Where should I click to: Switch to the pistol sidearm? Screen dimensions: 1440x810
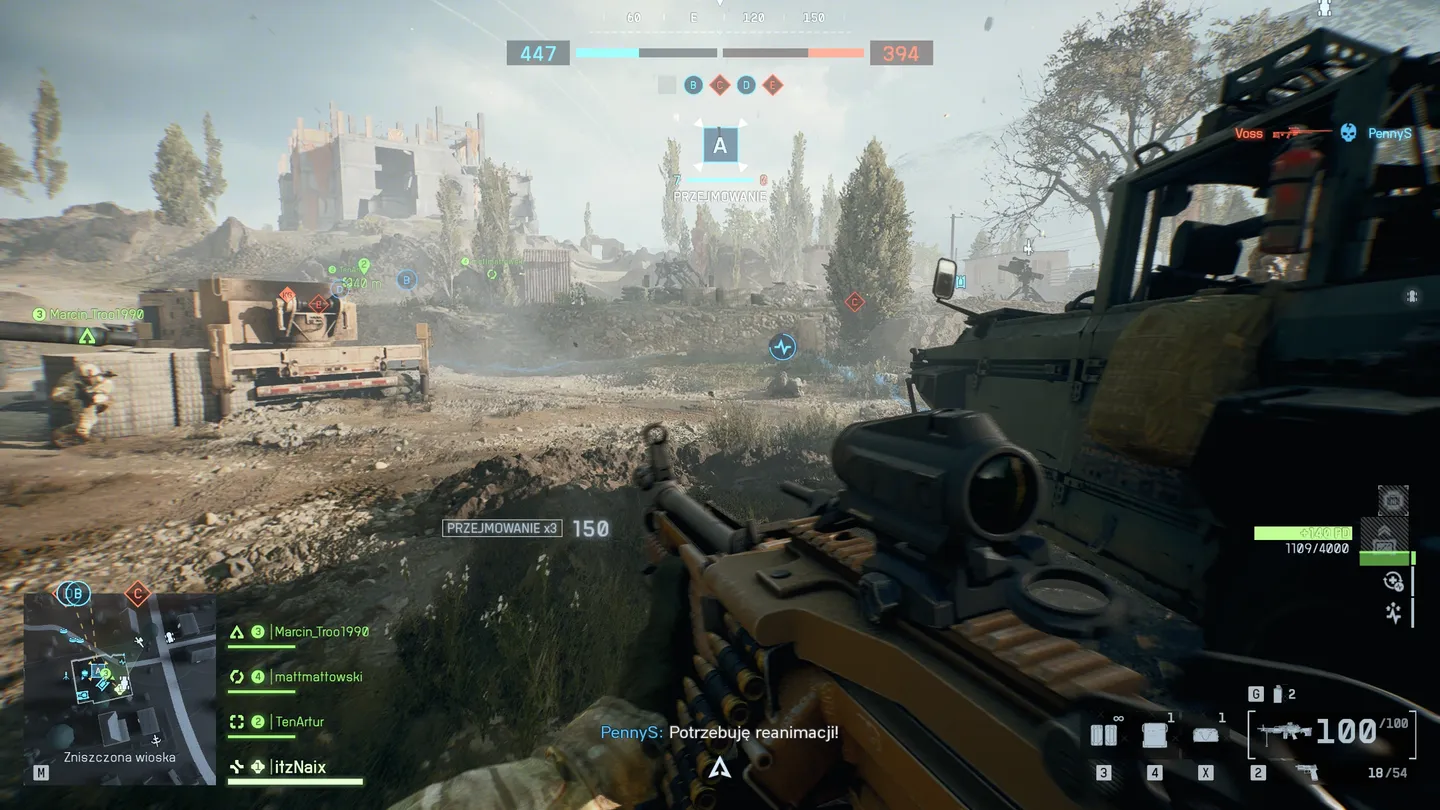tap(1306, 772)
